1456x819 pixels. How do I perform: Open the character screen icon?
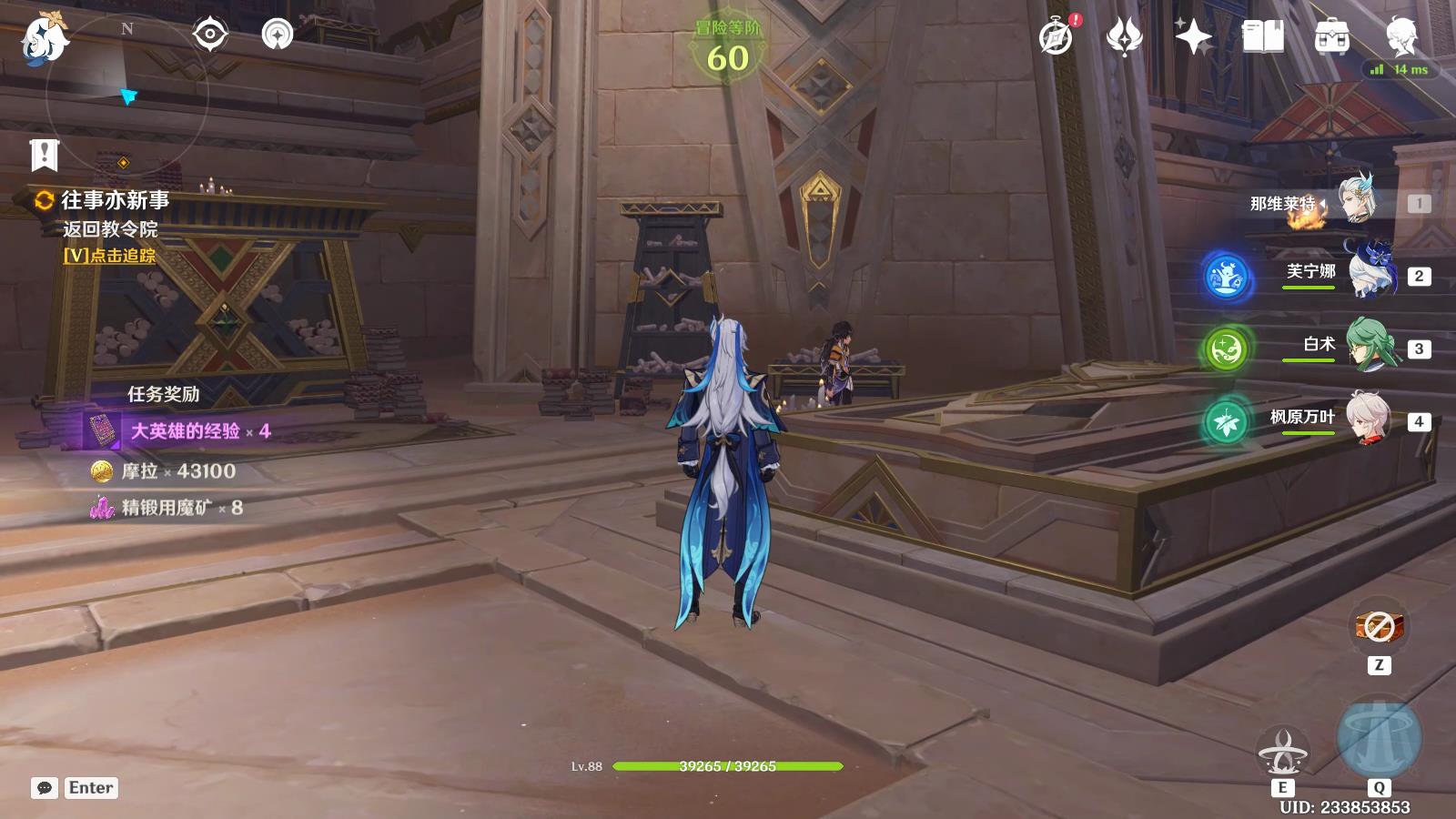pos(1400,37)
